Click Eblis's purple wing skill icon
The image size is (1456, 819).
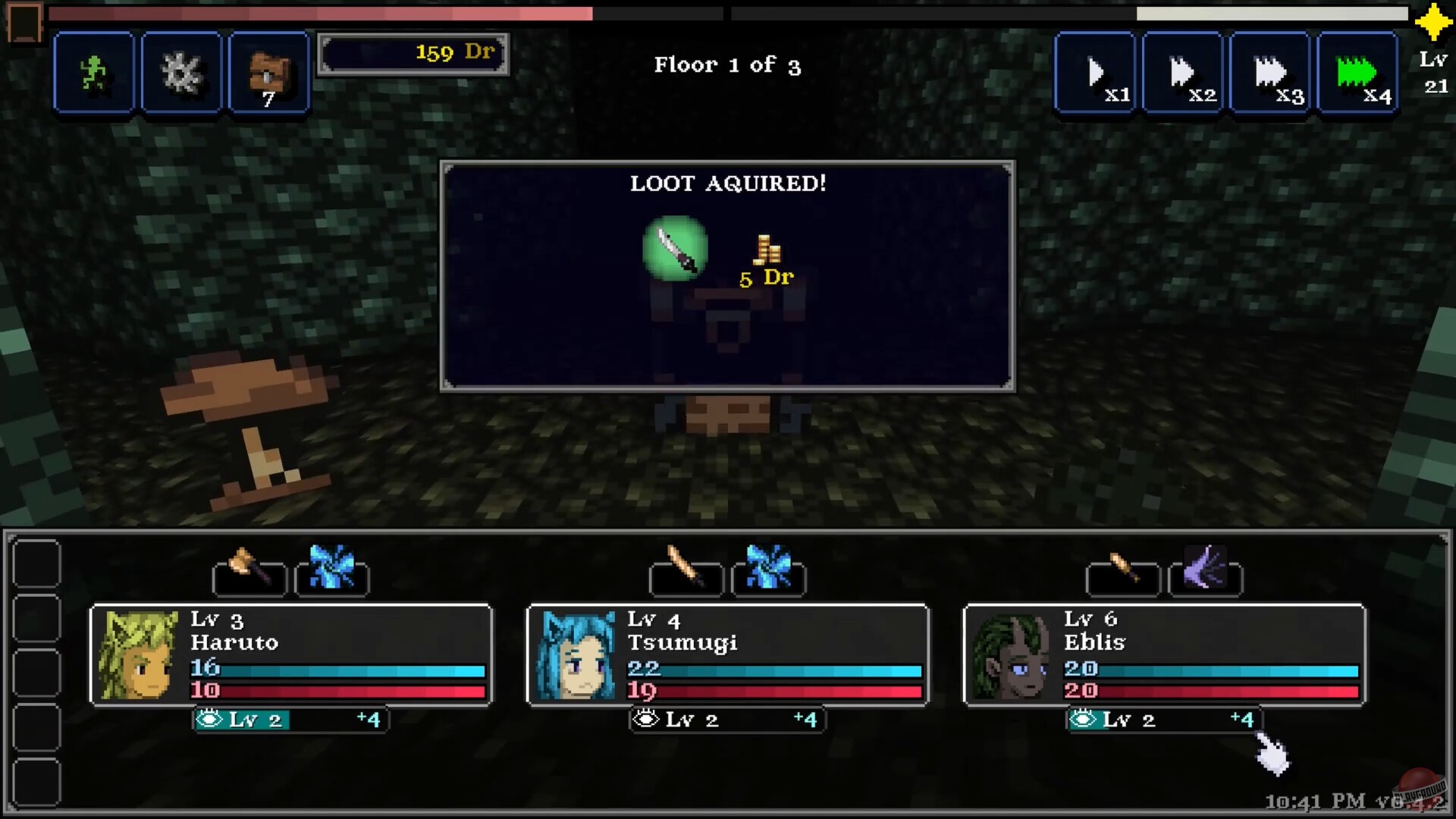(1207, 576)
